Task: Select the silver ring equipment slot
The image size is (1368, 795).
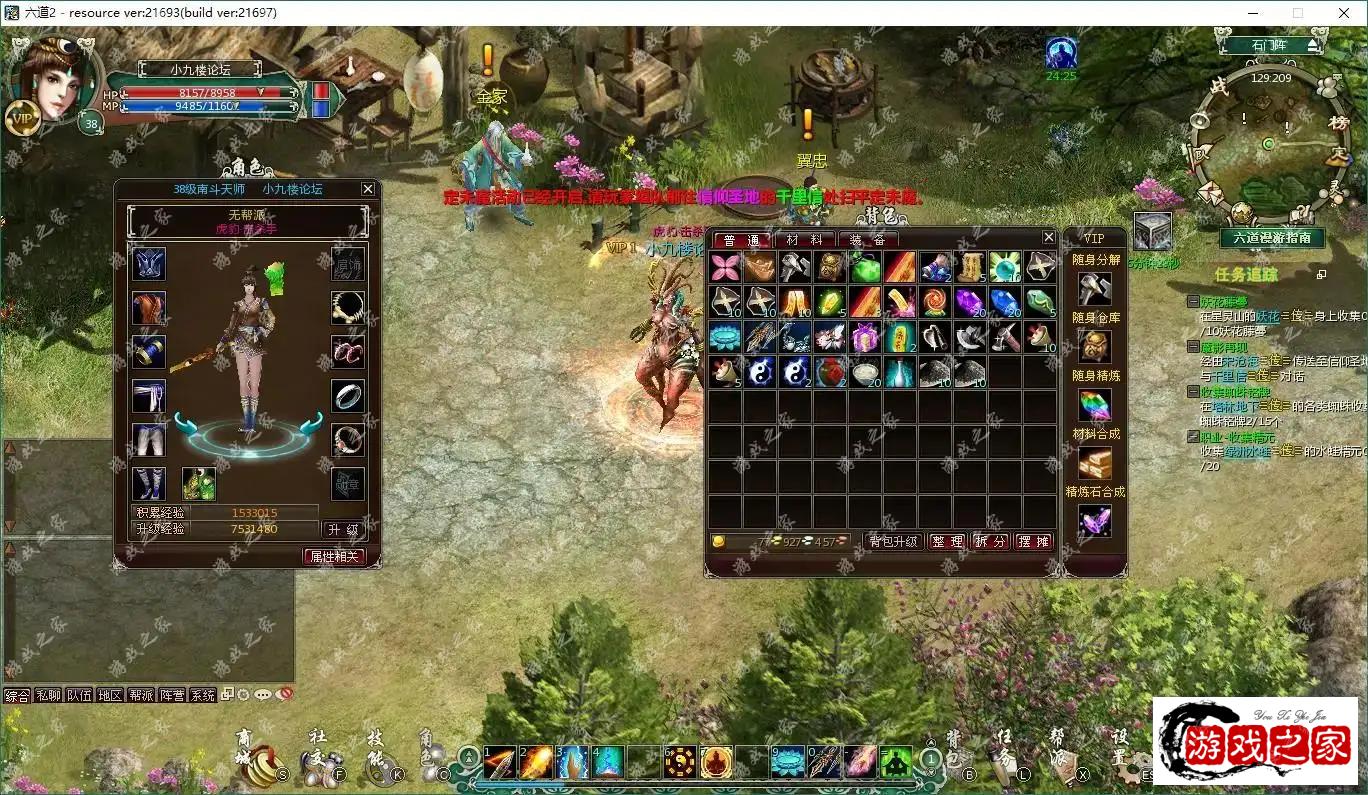Action: click(x=347, y=396)
